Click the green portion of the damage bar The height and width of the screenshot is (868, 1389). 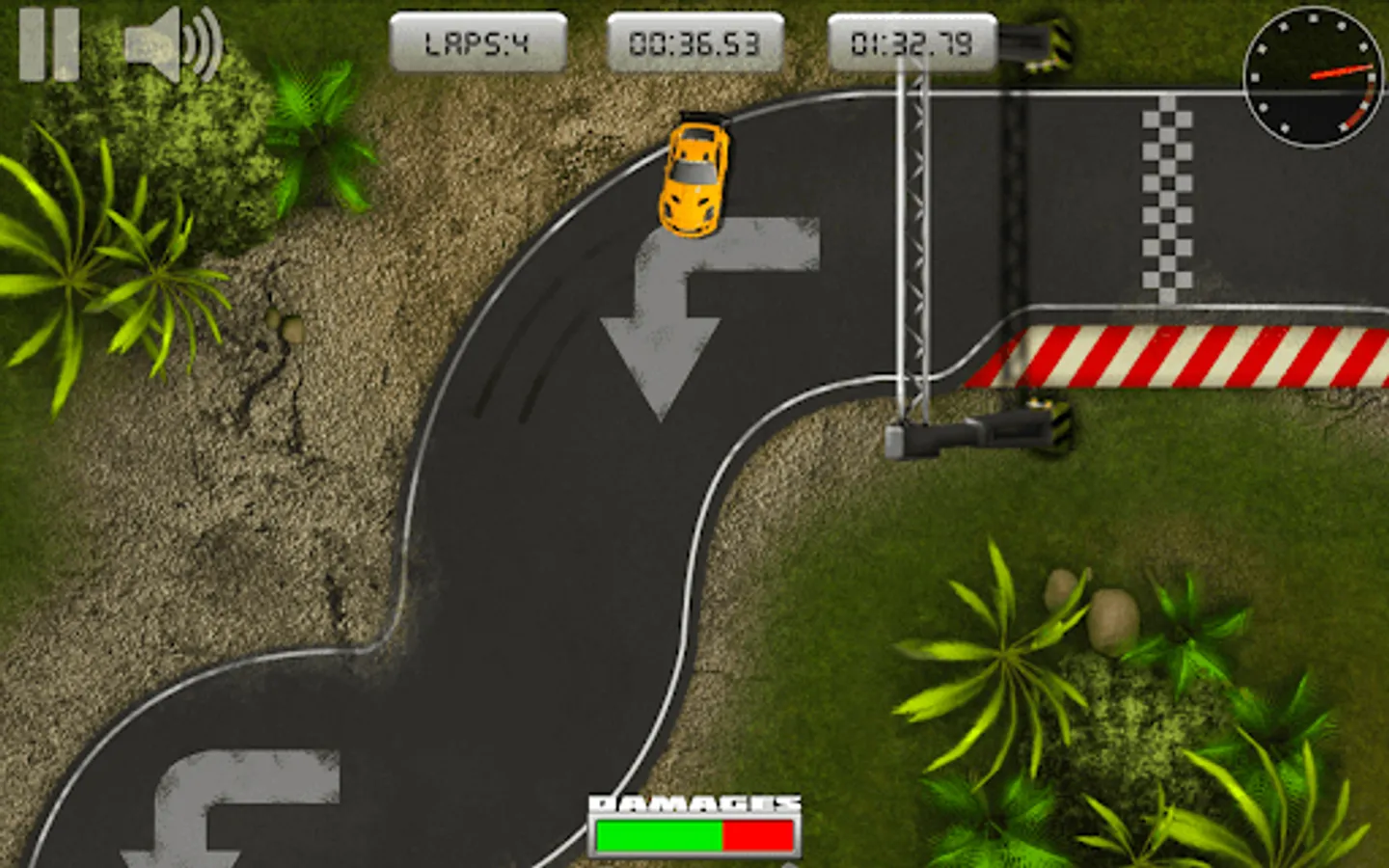[661, 836]
